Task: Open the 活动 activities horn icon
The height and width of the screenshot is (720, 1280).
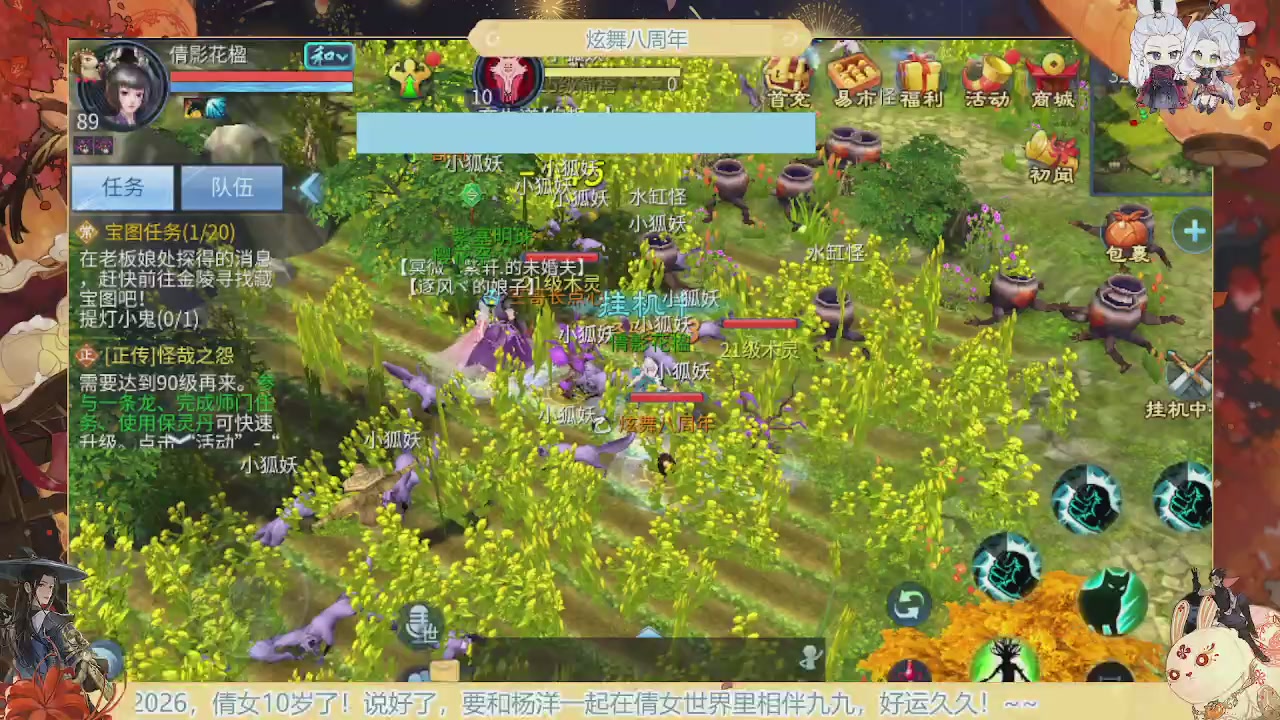Action: pyautogui.click(x=987, y=80)
